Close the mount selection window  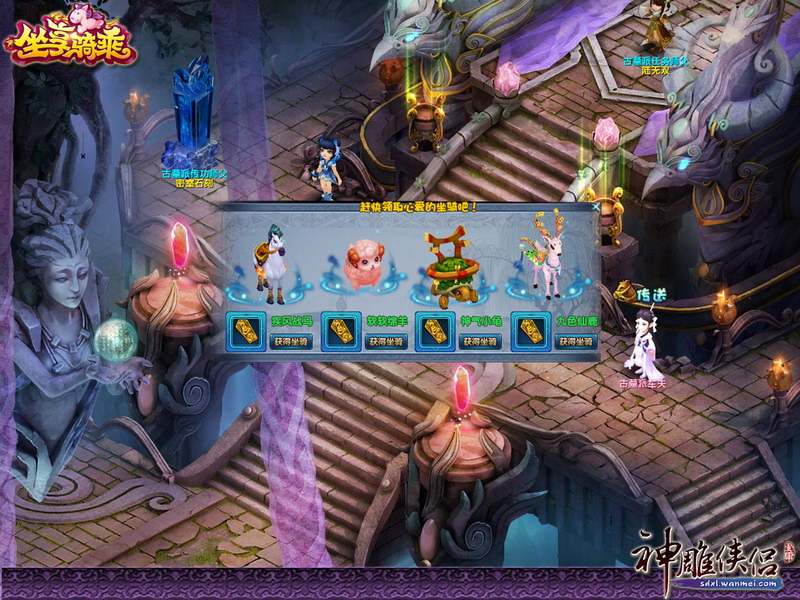click(596, 208)
